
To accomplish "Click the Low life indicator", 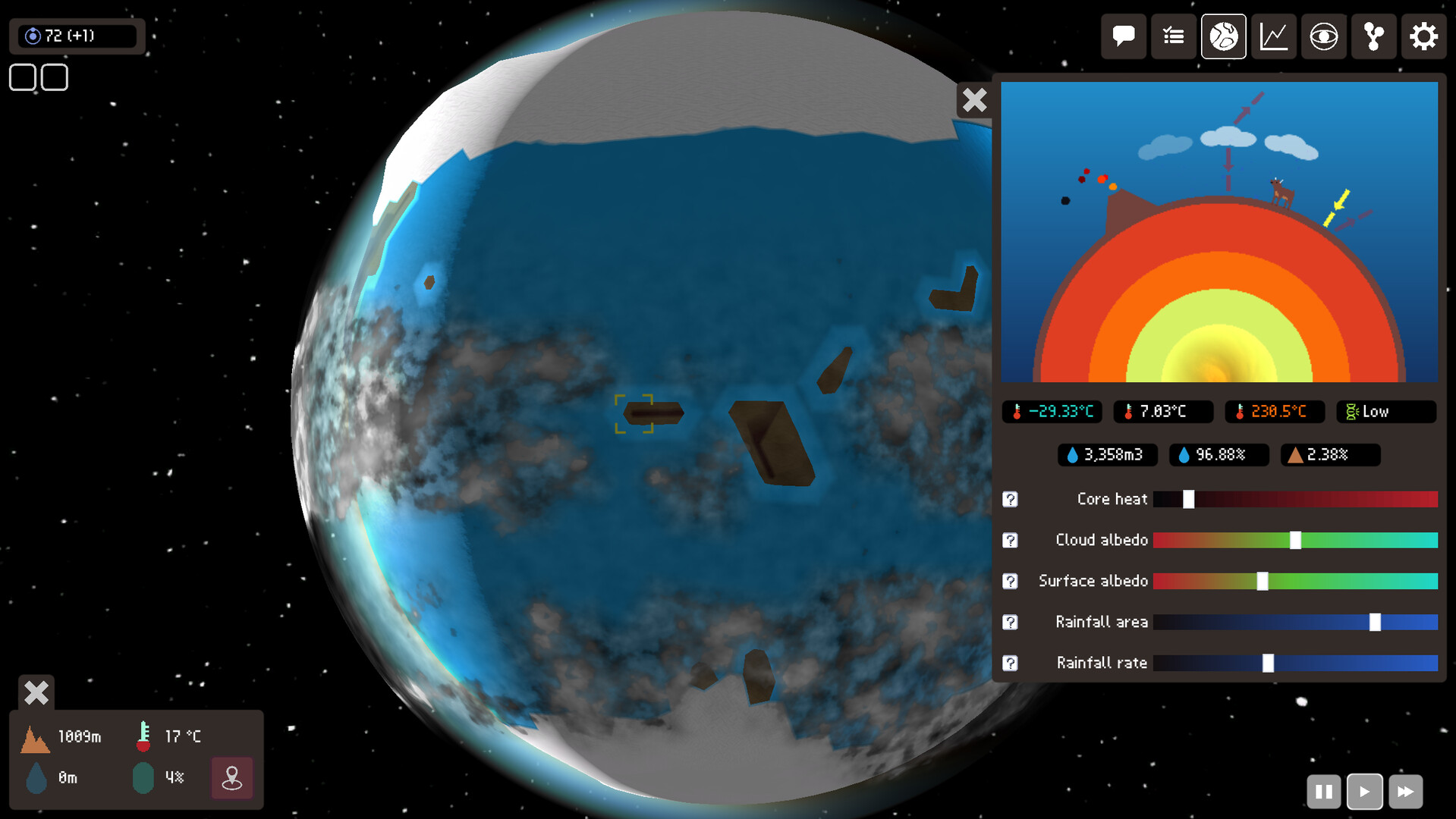I will point(1385,411).
